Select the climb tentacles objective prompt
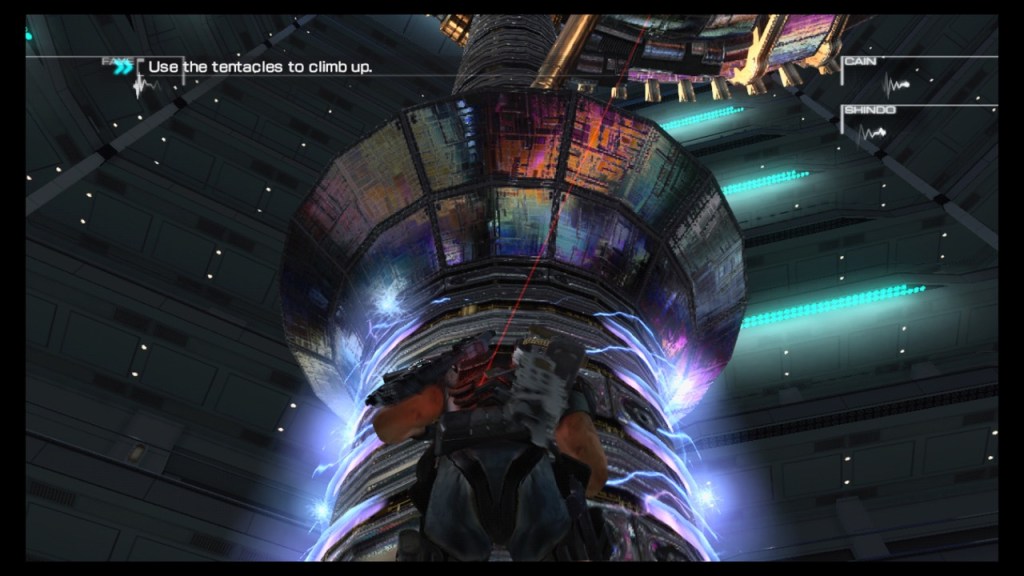This screenshot has height=576, width=1024. pos(260,67)
